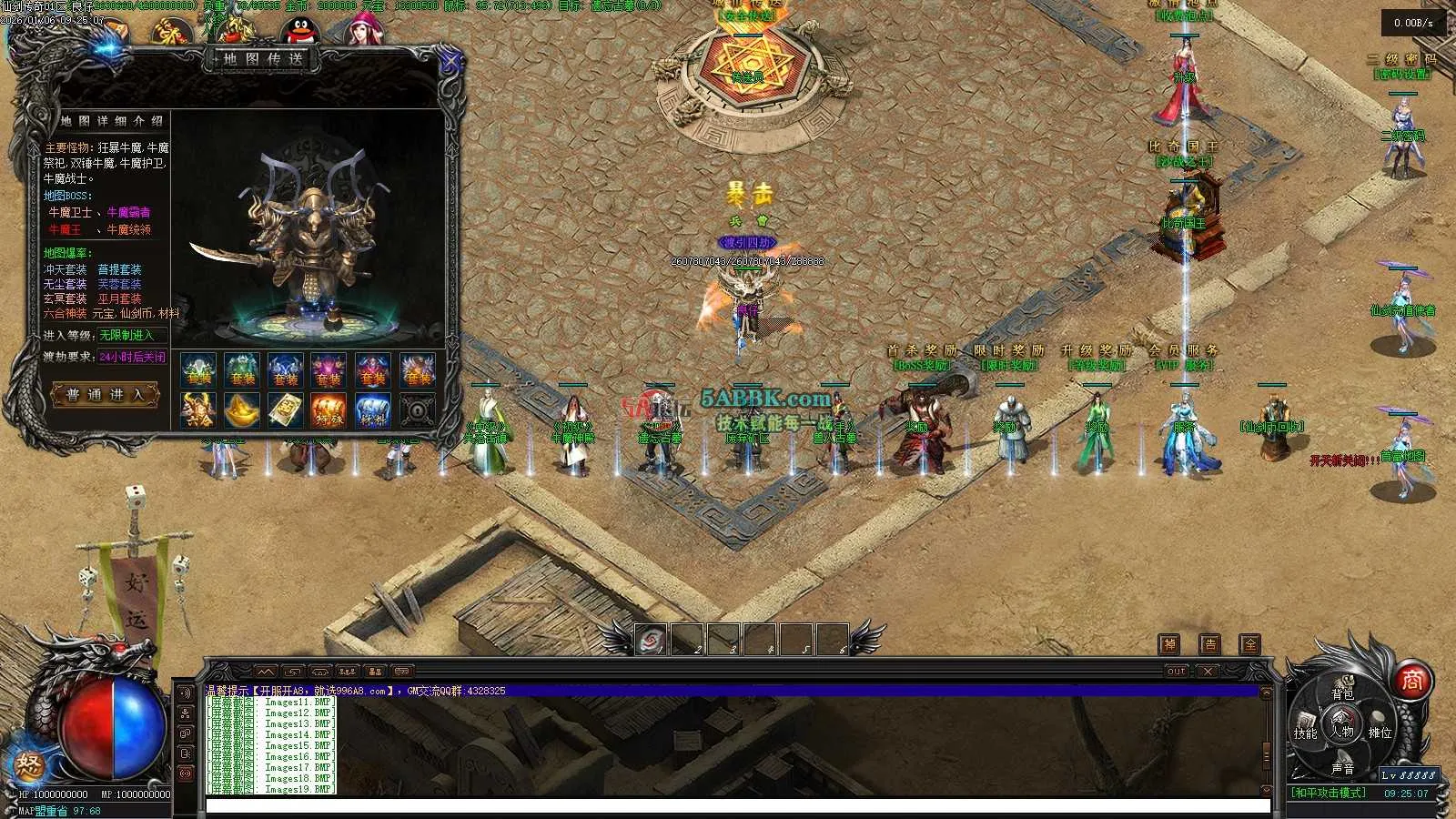Open the 摊位 stall menu

click(1380, 733)
